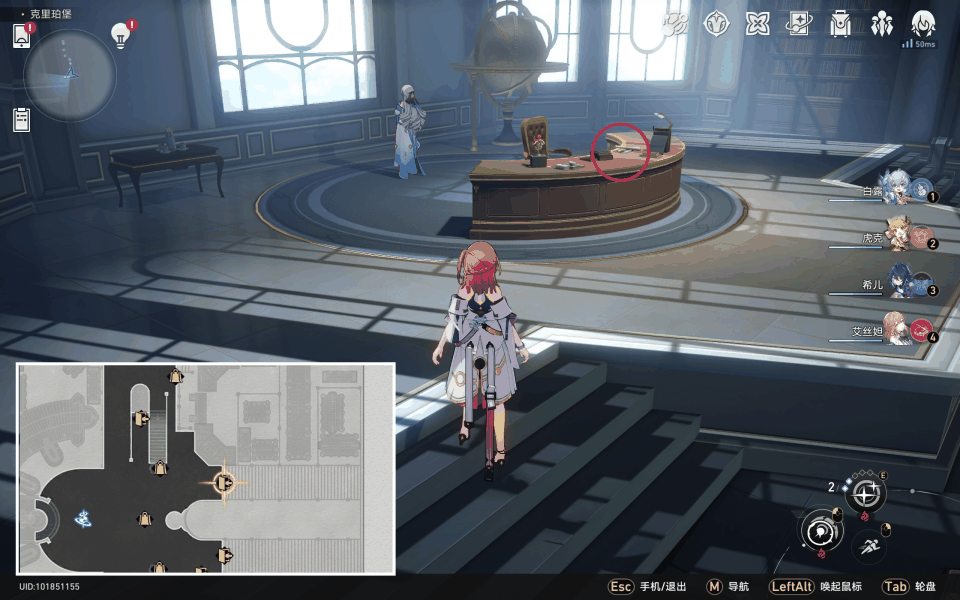Use the basic attack icon
This screenshot has height=600, width=960.
coord(822,530)
